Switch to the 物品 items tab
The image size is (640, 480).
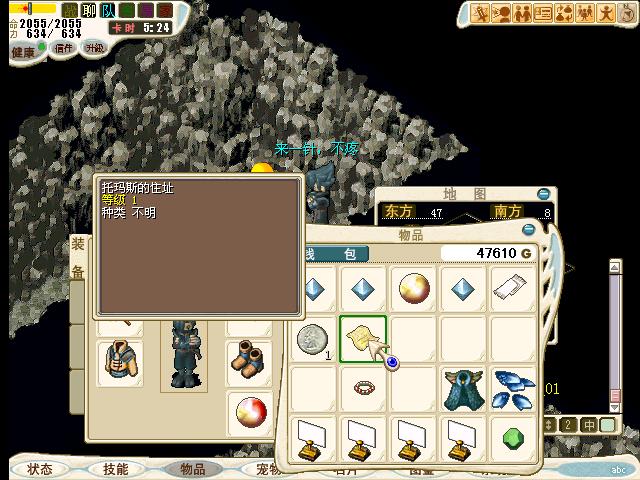[x=192, y=469]
